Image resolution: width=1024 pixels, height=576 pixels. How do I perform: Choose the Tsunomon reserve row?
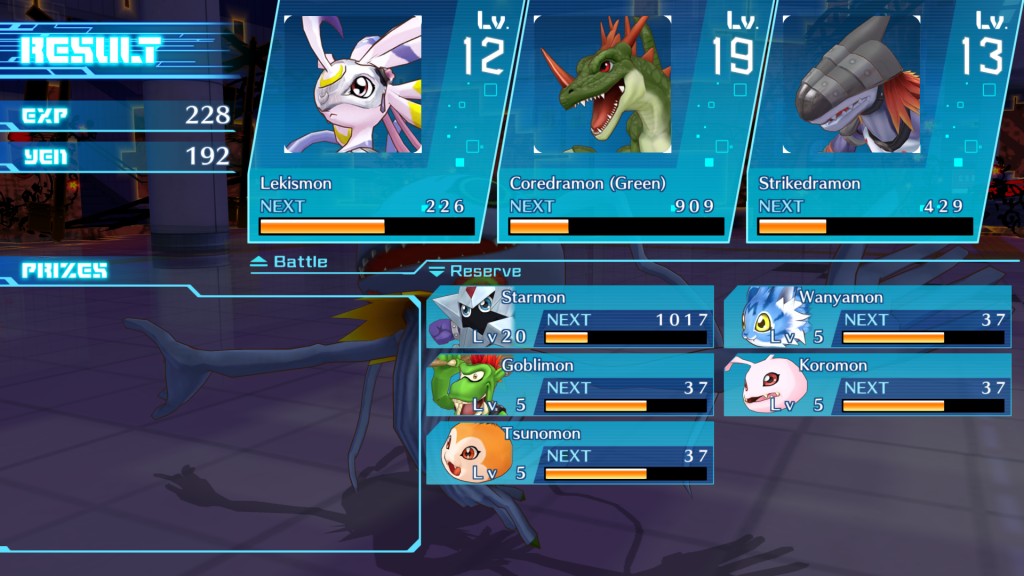(x=571, y=453)
